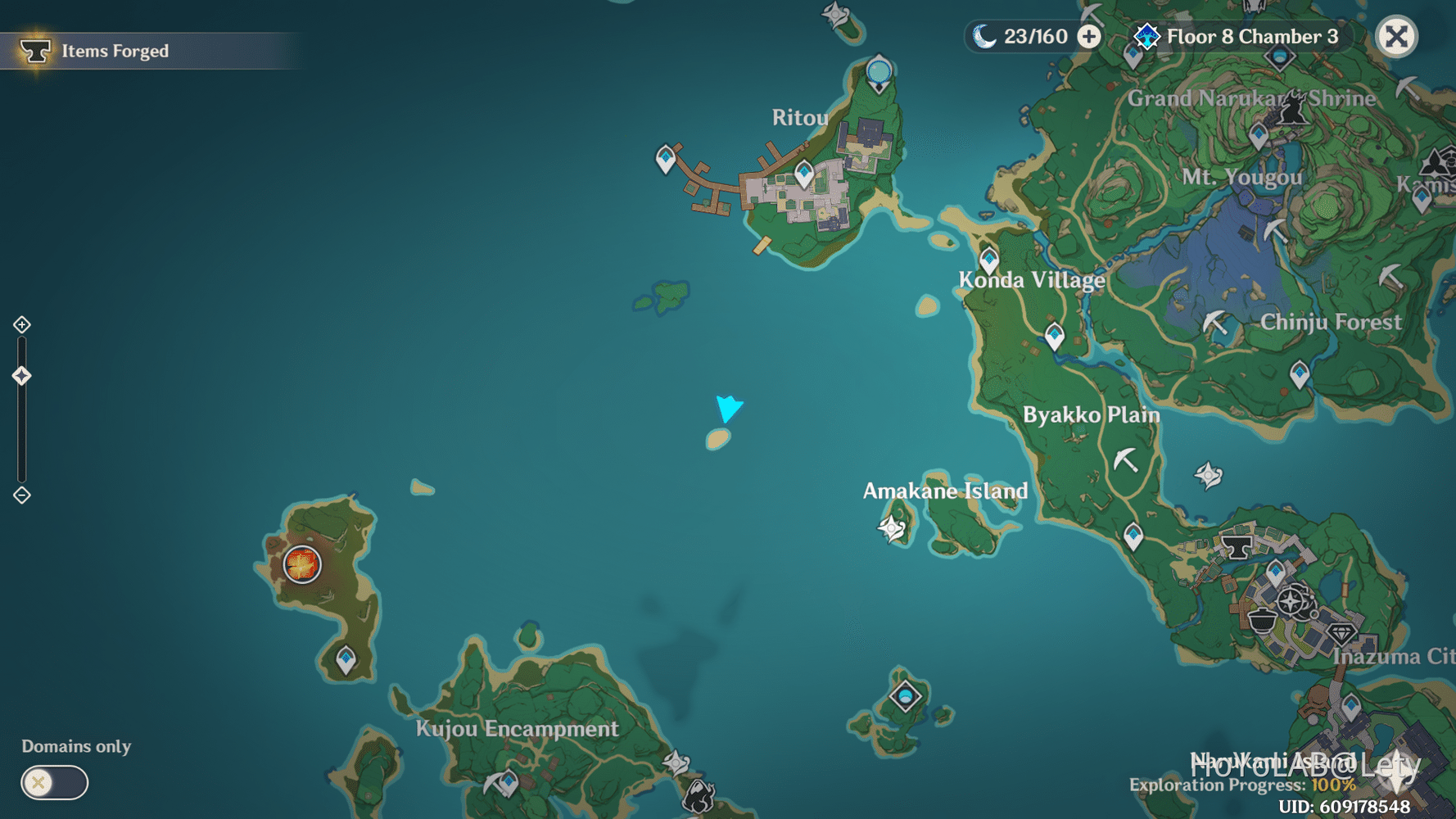
Task: Click the Statue of The Seven near Ritou
Action: point(876,72)
